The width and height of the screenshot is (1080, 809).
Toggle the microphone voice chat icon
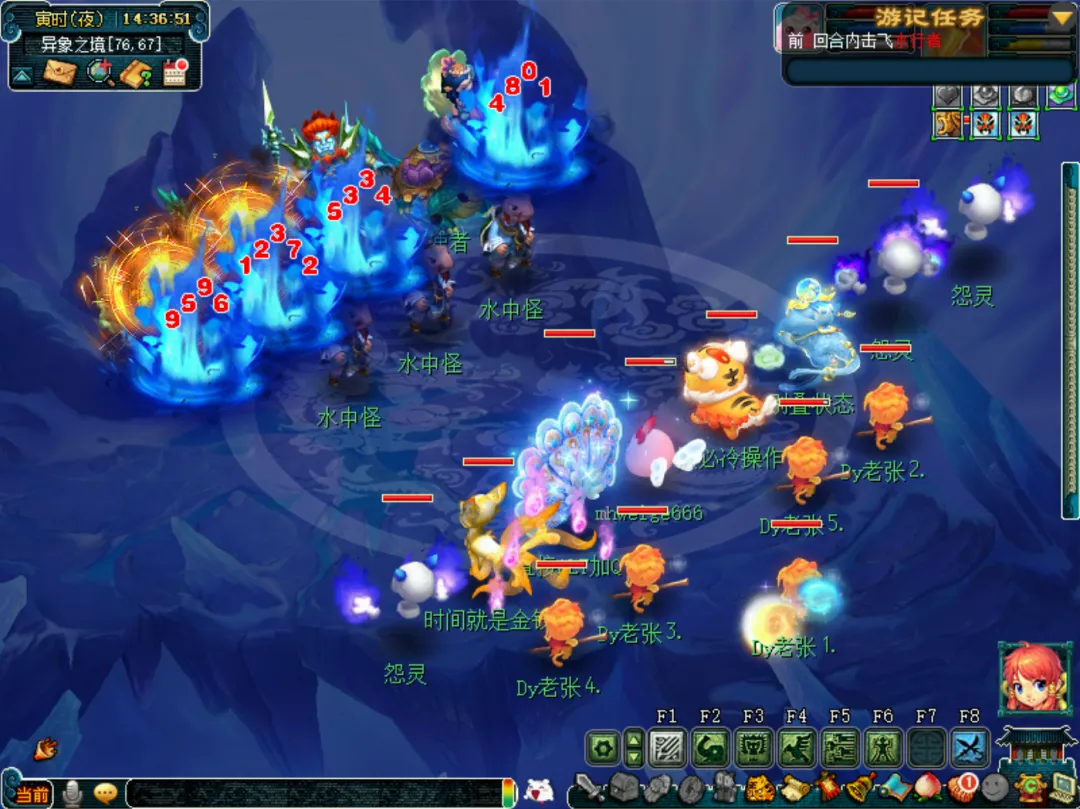[72, 795]
